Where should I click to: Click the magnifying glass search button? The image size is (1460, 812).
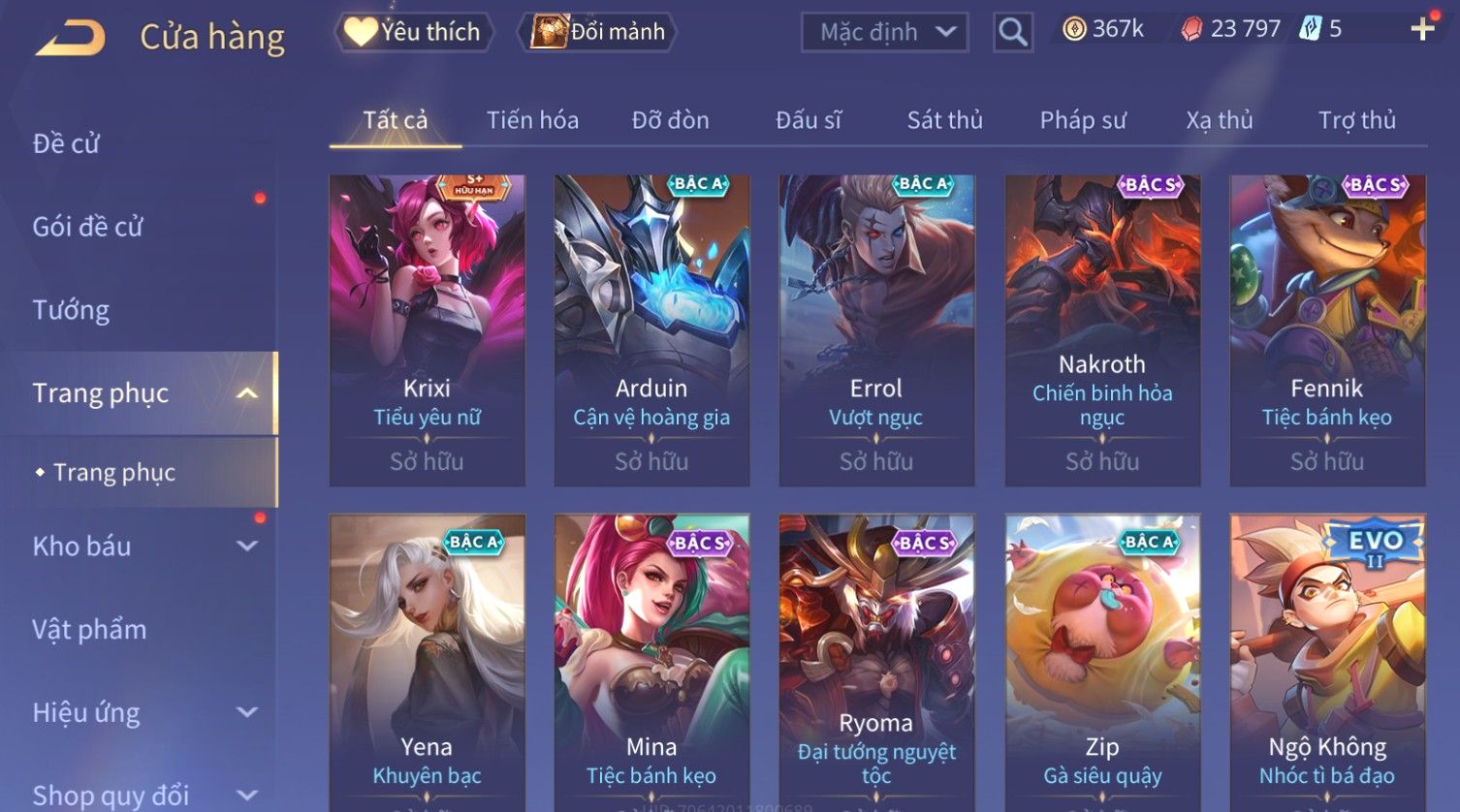[x=1012, y=33]
